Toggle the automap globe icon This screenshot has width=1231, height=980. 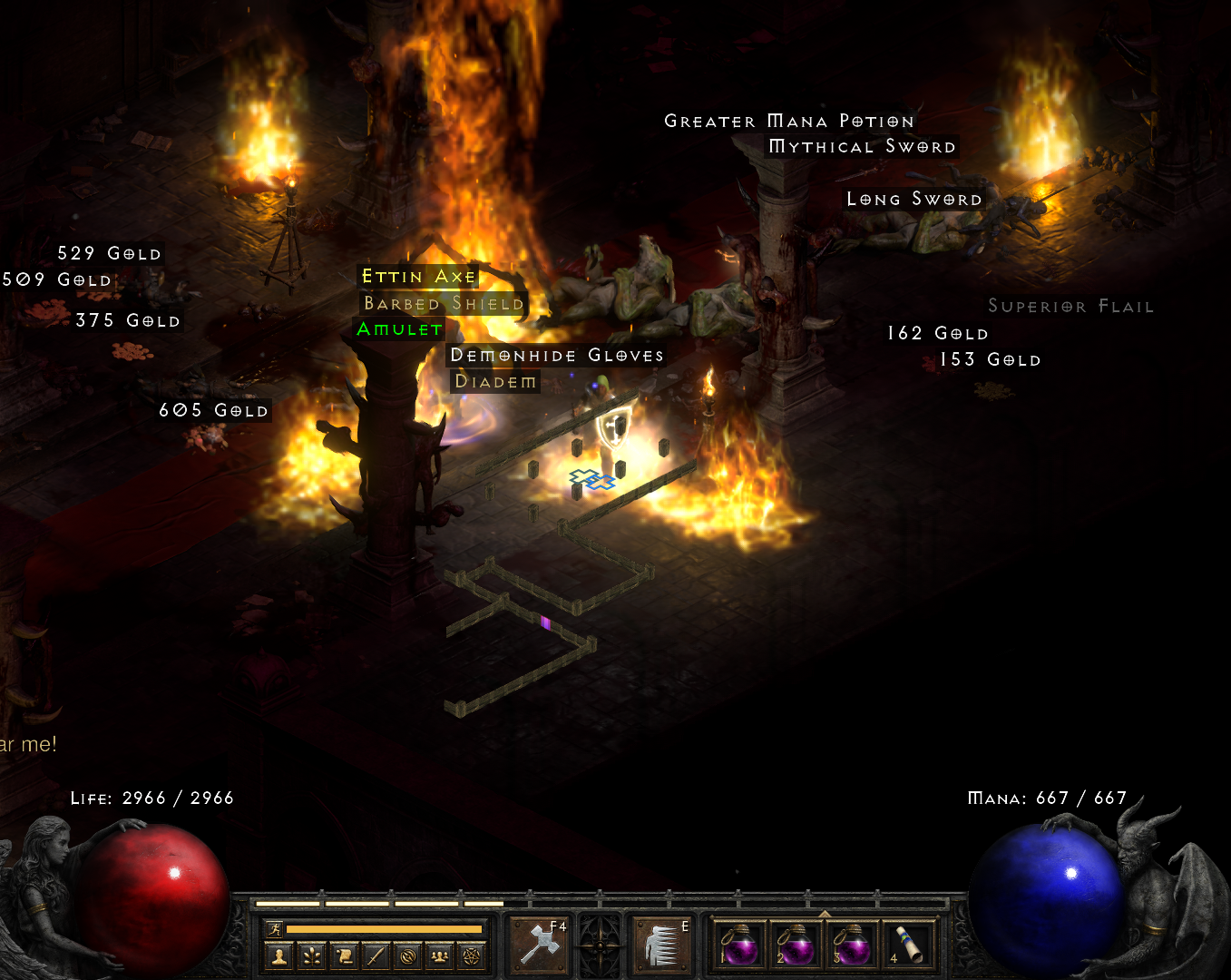(407, 955)
